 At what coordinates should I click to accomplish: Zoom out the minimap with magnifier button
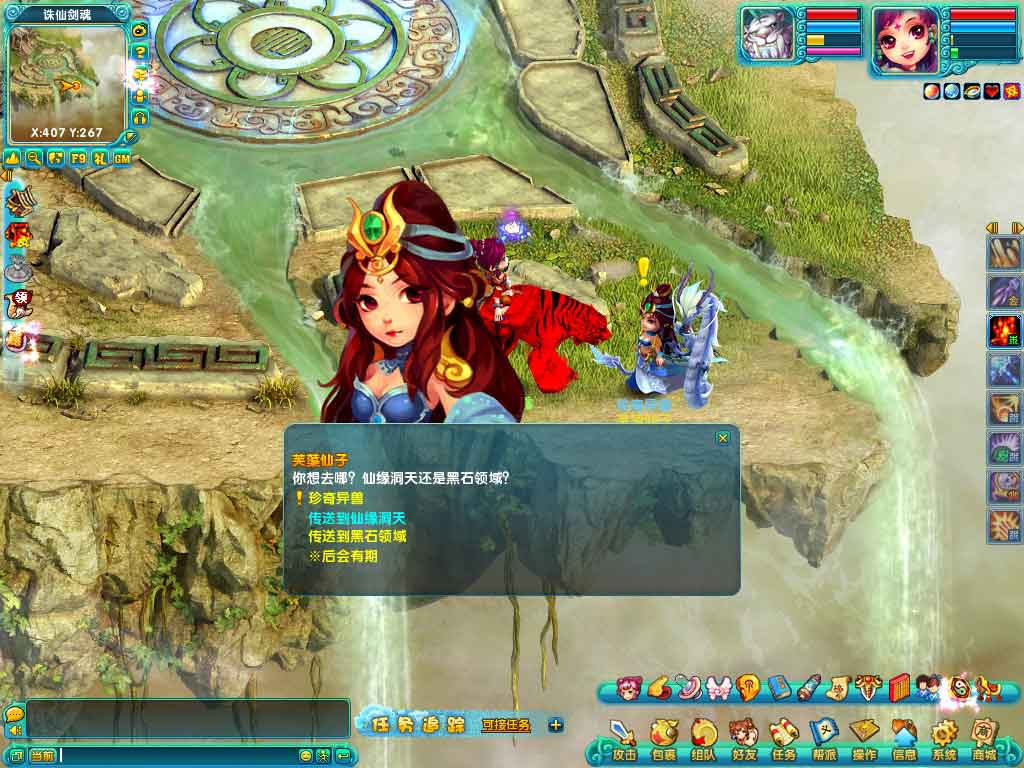point(34,158)
